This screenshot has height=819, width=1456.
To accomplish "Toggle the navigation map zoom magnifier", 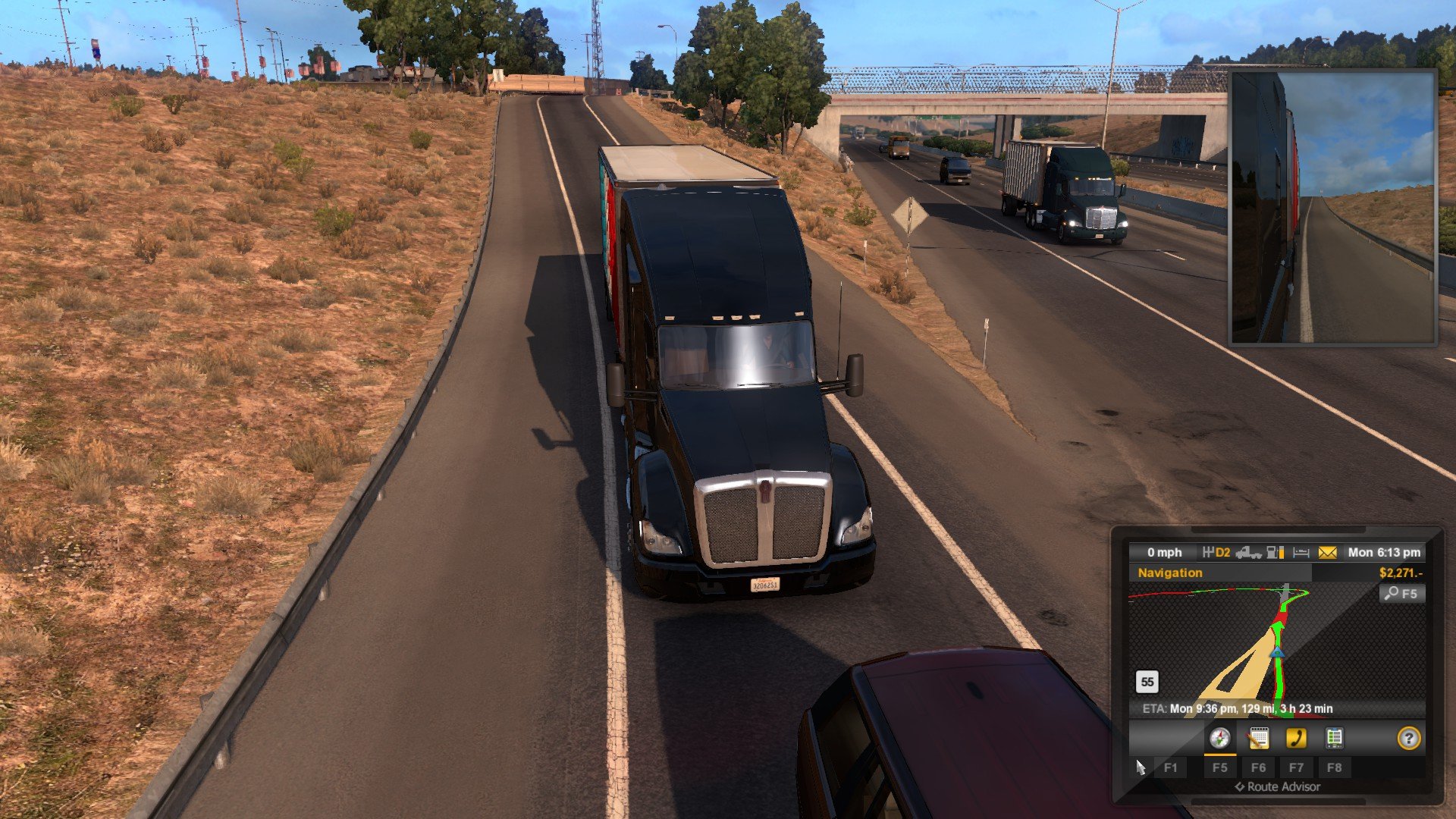I will (x=1401, y=594).
